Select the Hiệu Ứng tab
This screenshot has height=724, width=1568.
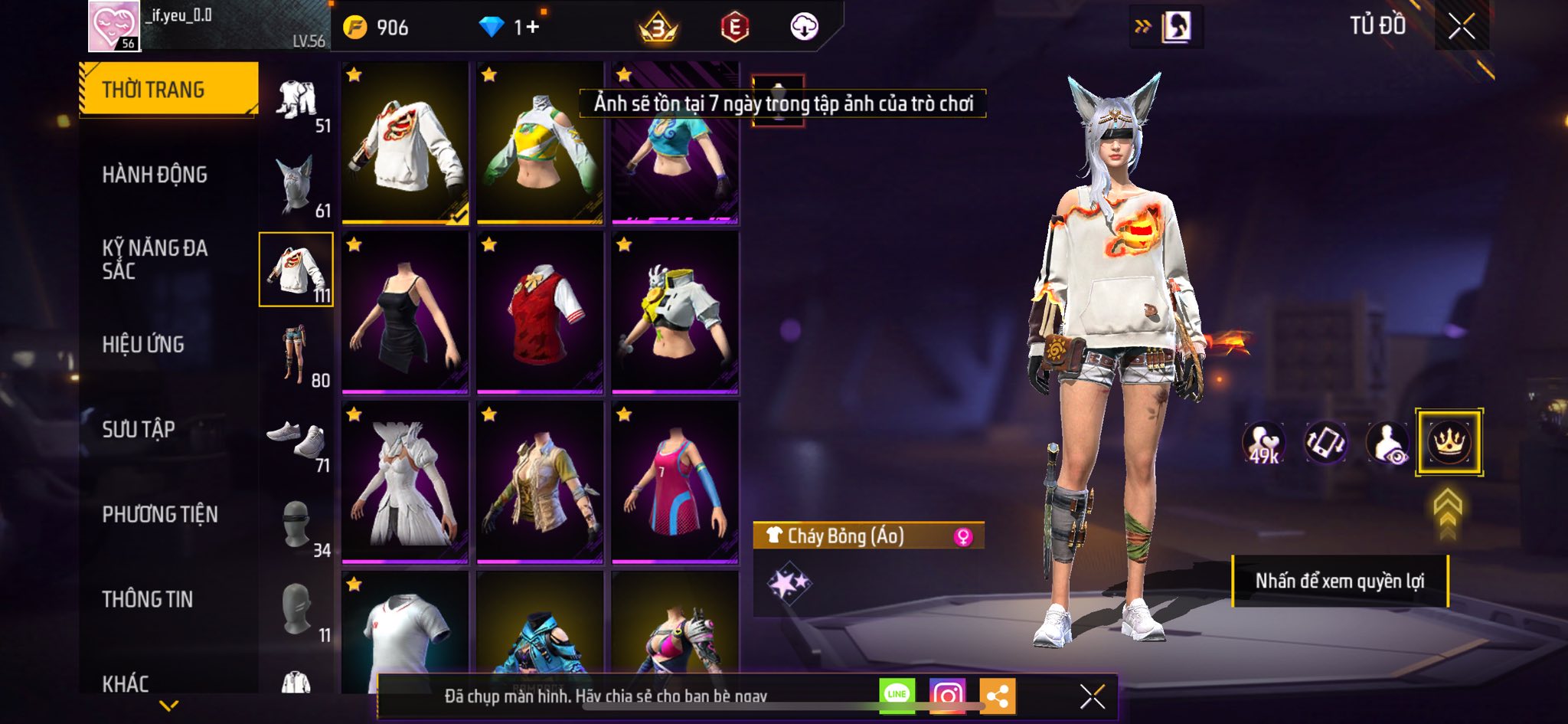click(143, 345)
